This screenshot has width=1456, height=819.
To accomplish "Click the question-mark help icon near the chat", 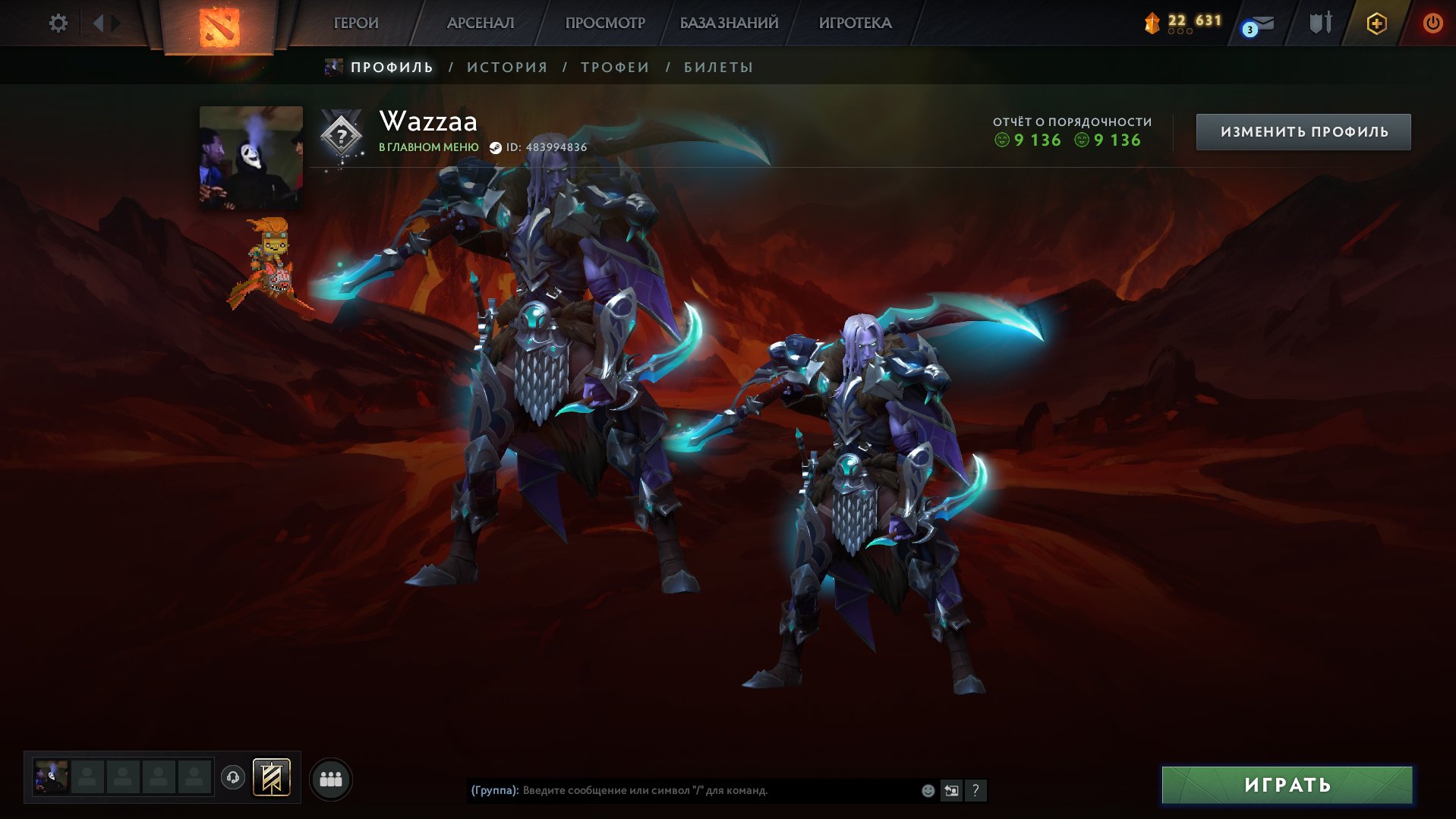I will (975, 790).
